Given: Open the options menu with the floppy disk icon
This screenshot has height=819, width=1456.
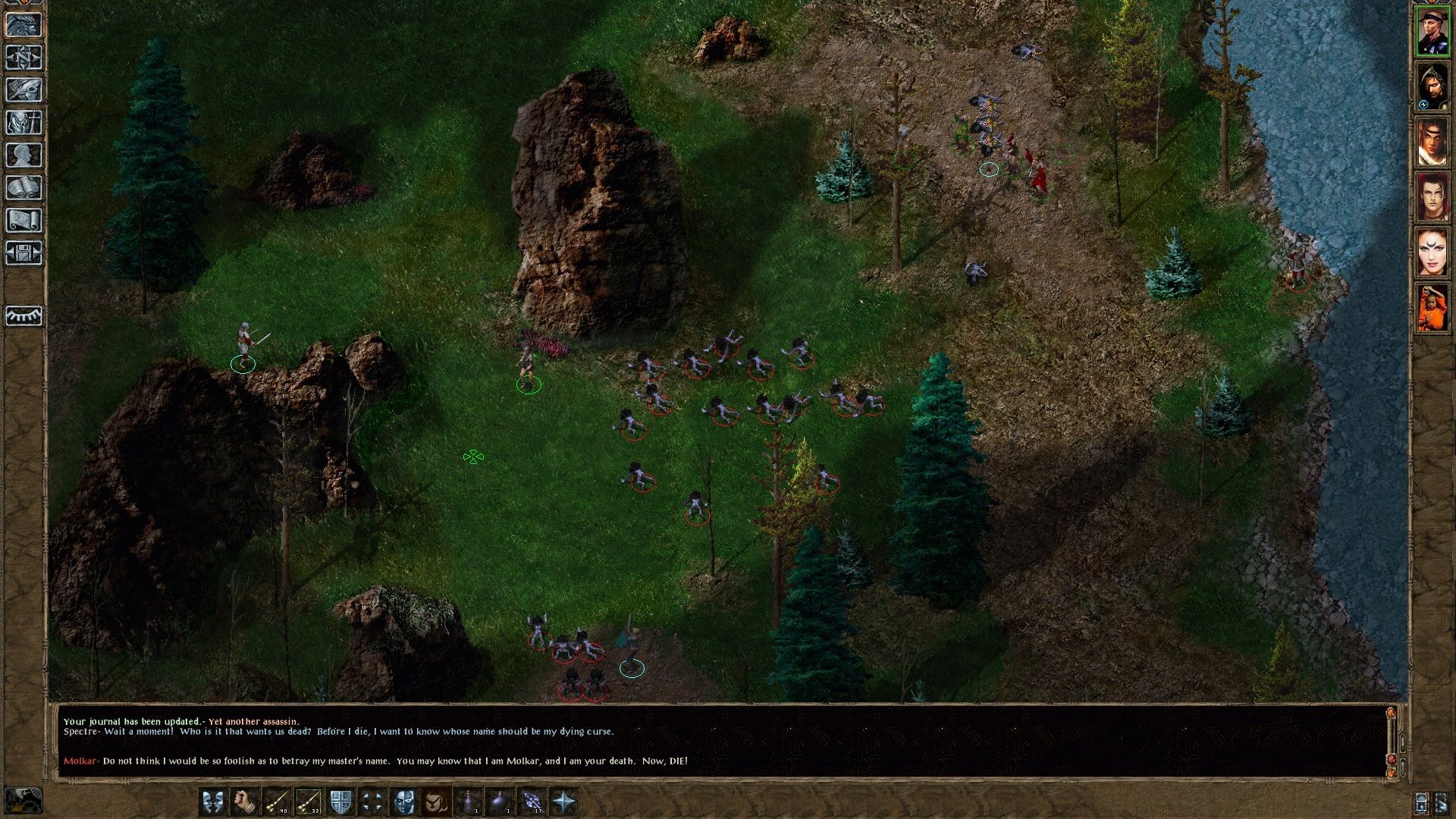Looking at the screenshot, I should [x=24, y=253].
